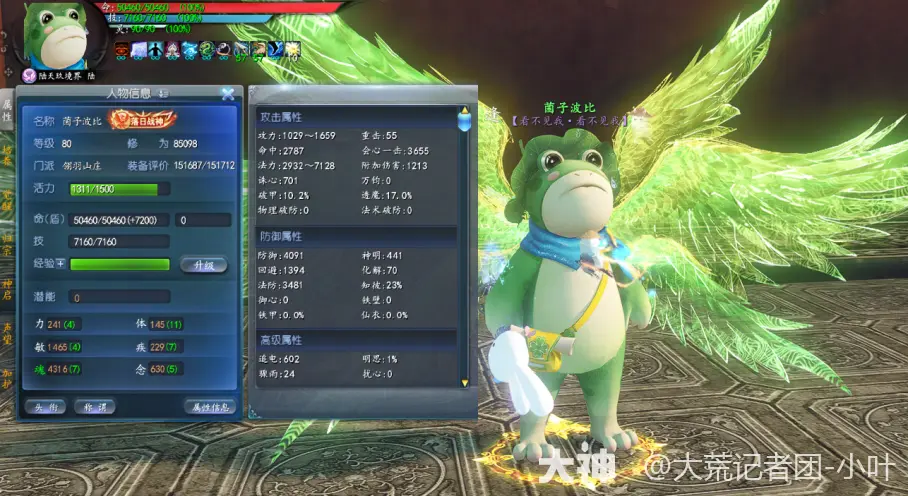Switch to the 属性 side tab

tap(6, 110)
